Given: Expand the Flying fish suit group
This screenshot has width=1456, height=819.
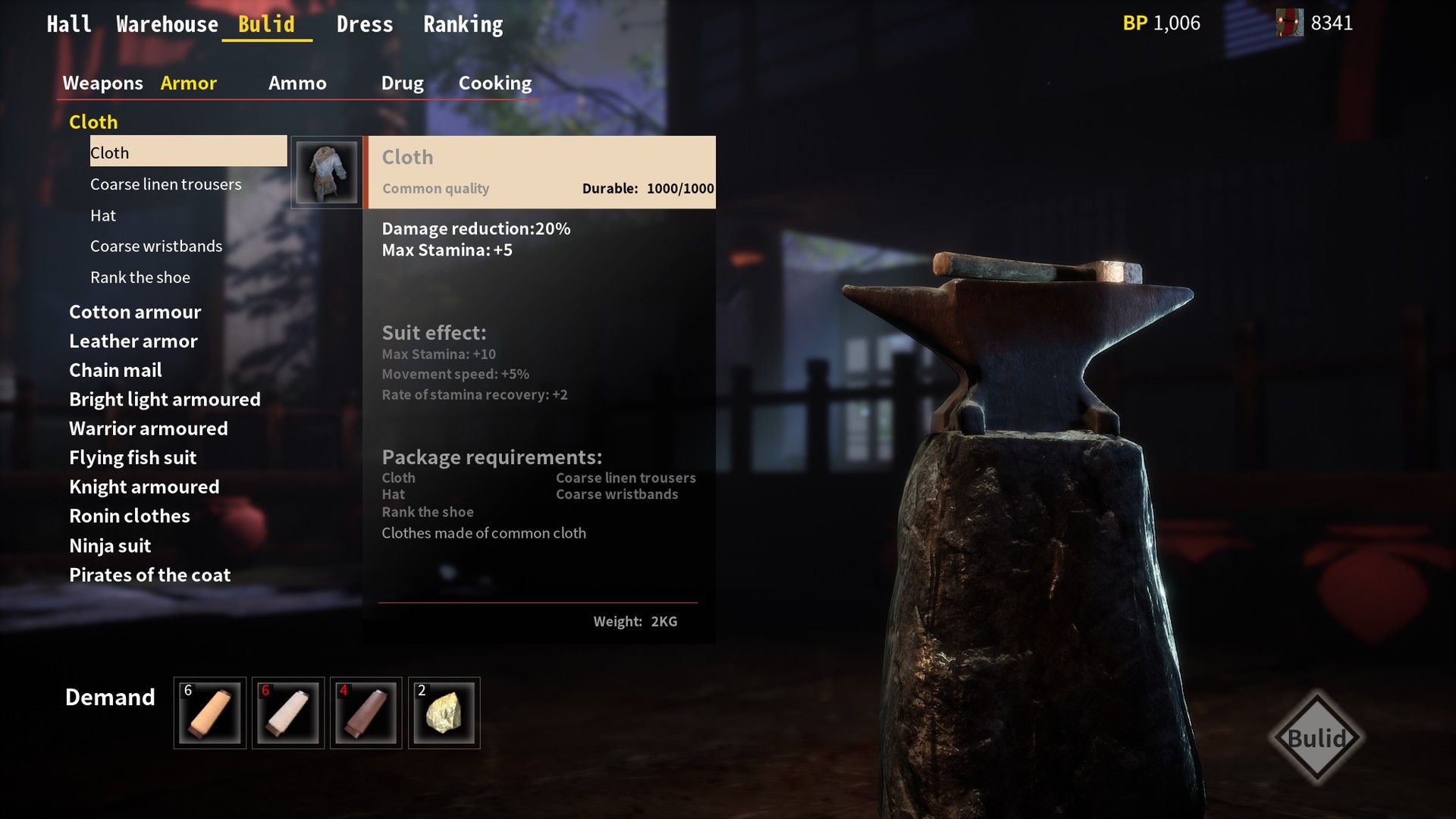Looking at the screenshot, I should point(133,457).
